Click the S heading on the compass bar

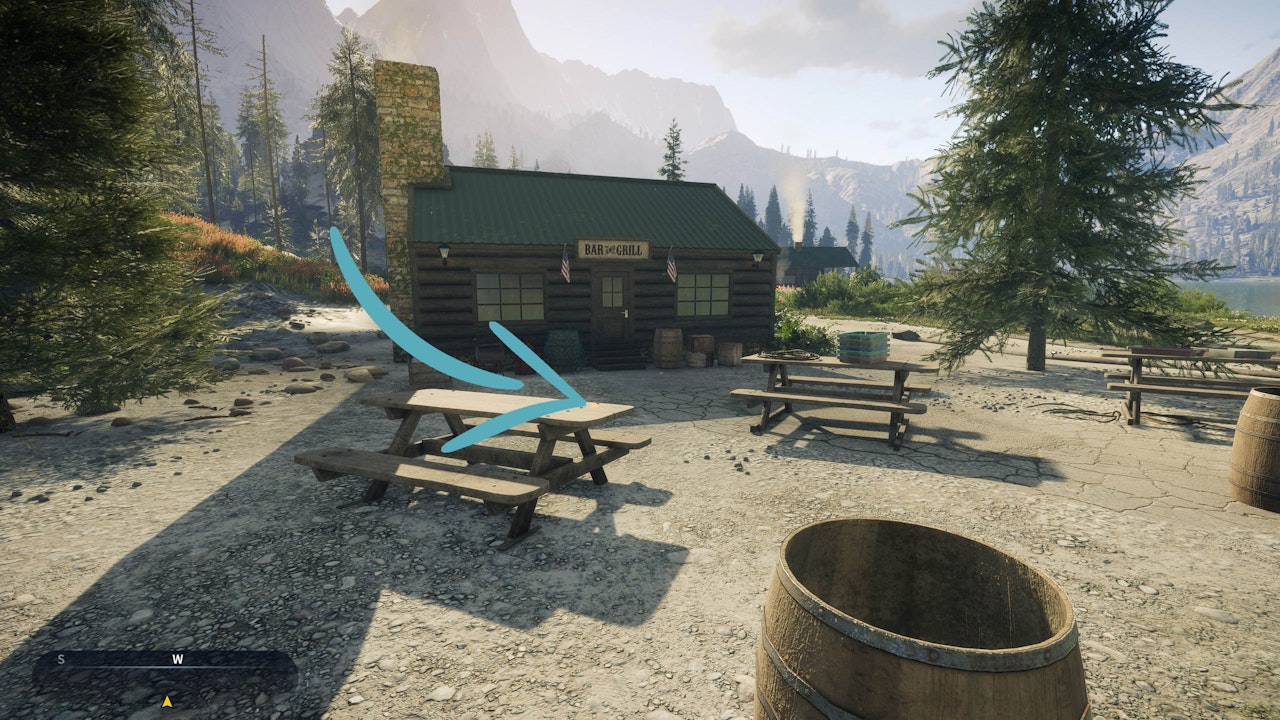click(x=61, y=660)
